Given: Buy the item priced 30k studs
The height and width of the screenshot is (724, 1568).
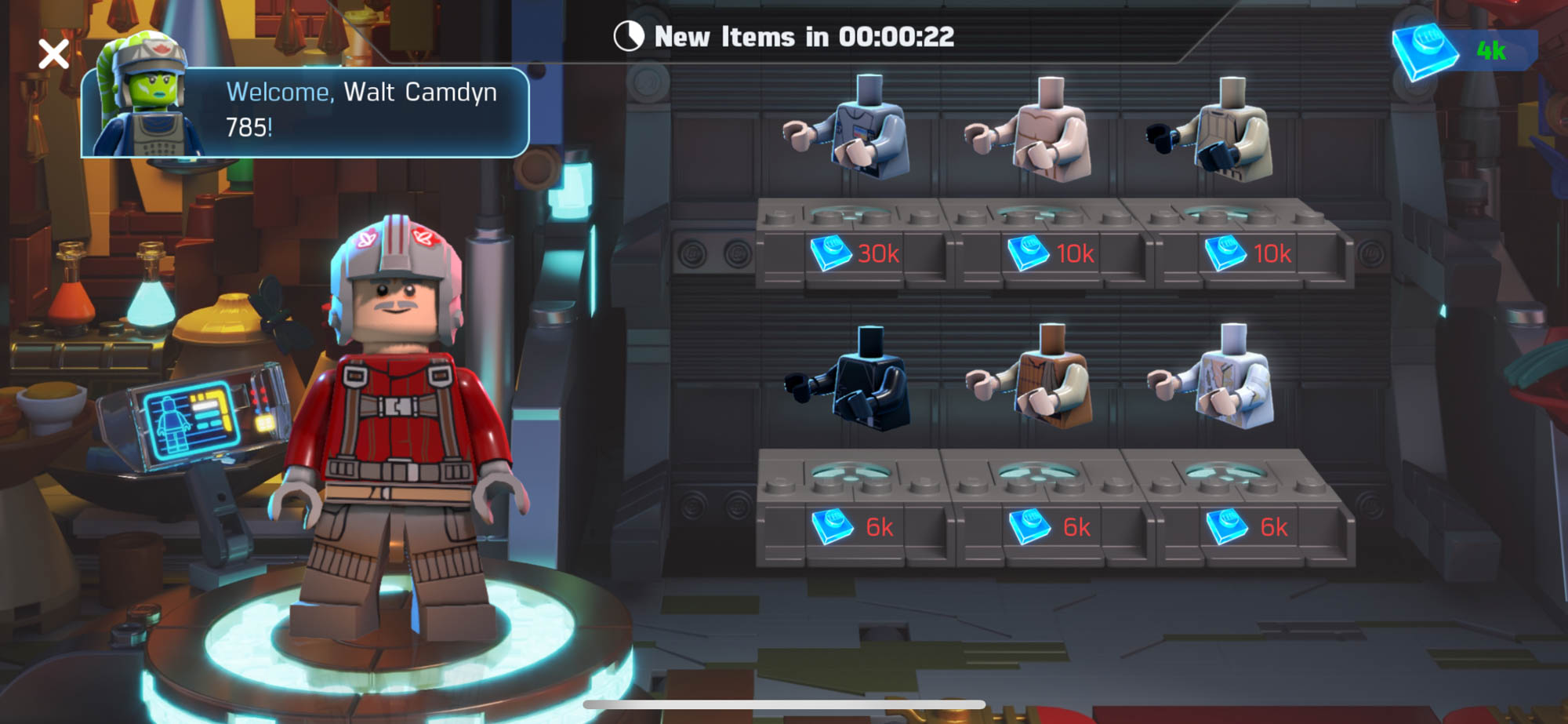Looking at the screenshot, I should point(855,253).
